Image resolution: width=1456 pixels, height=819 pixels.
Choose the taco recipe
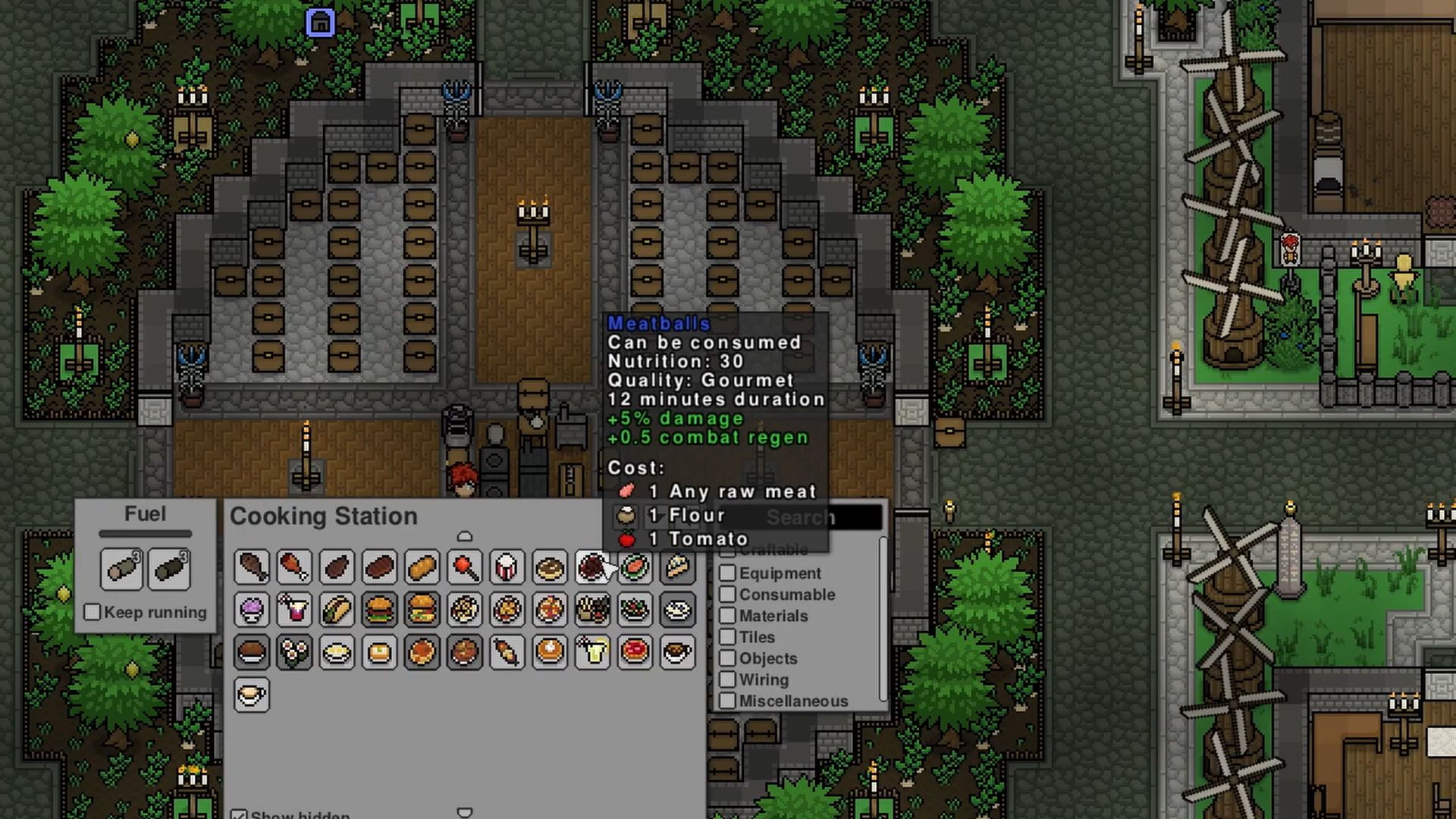(337, 610)
